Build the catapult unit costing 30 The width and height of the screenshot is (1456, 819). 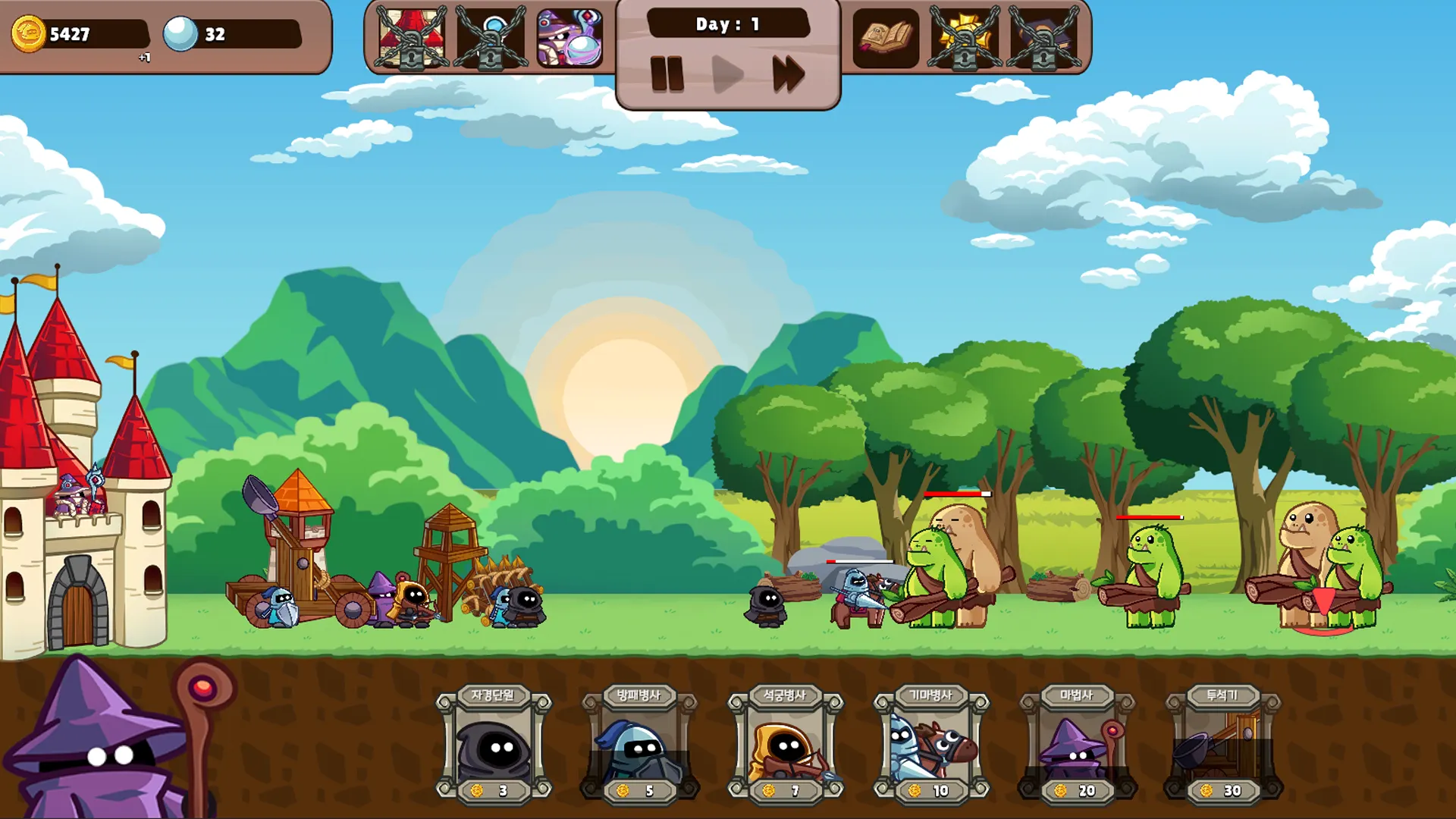pyautogui.click(x=1222, y=745)
